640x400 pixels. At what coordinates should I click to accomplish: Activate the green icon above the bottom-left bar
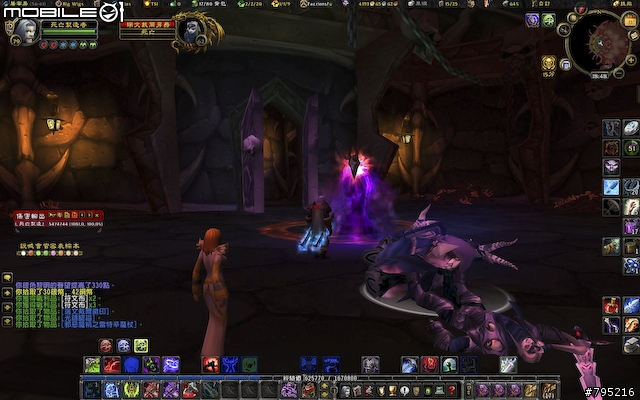pyautogui.click(x=141, y=345)
